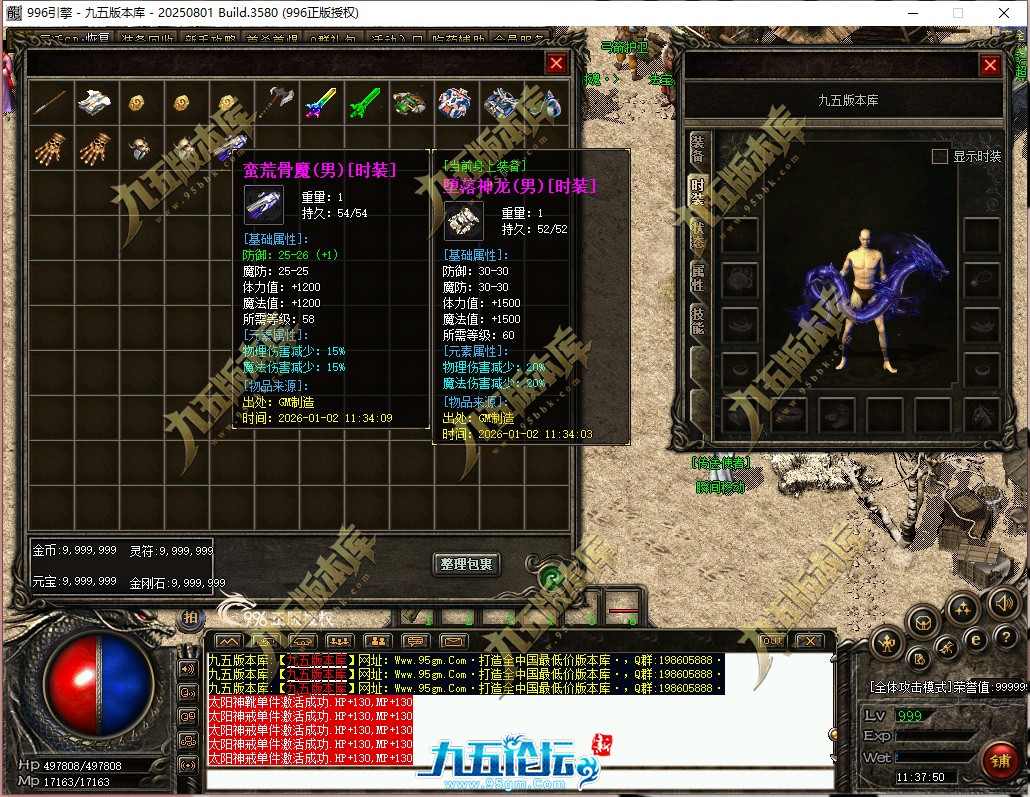Viewport: 1030px width, 797px height.
Task: Close the character equipment panel
Action: [990, 66]
